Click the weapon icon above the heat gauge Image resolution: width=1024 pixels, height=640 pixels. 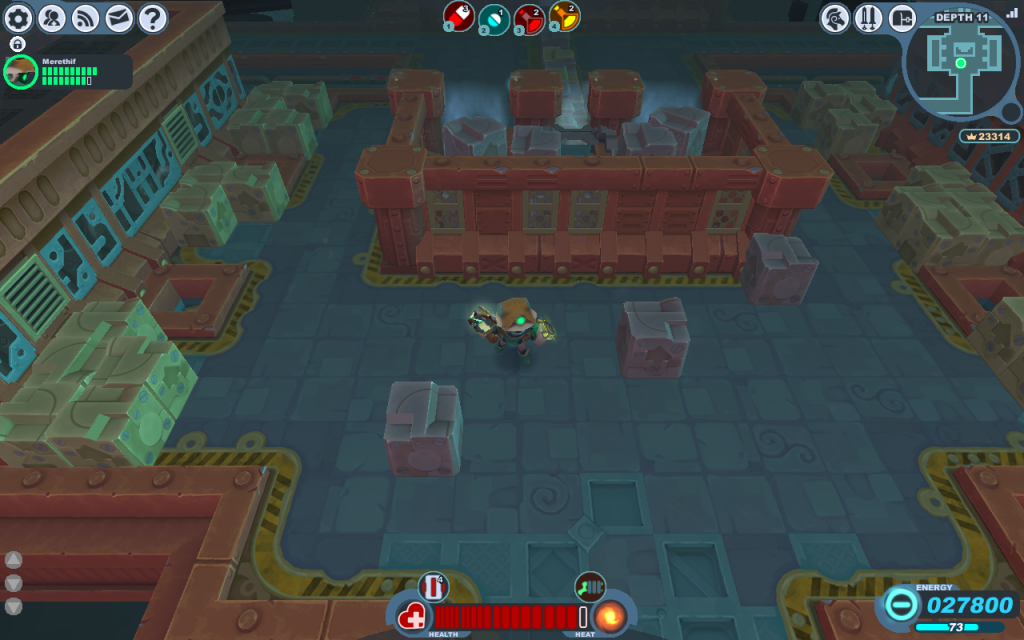click(x=589, y=586)
